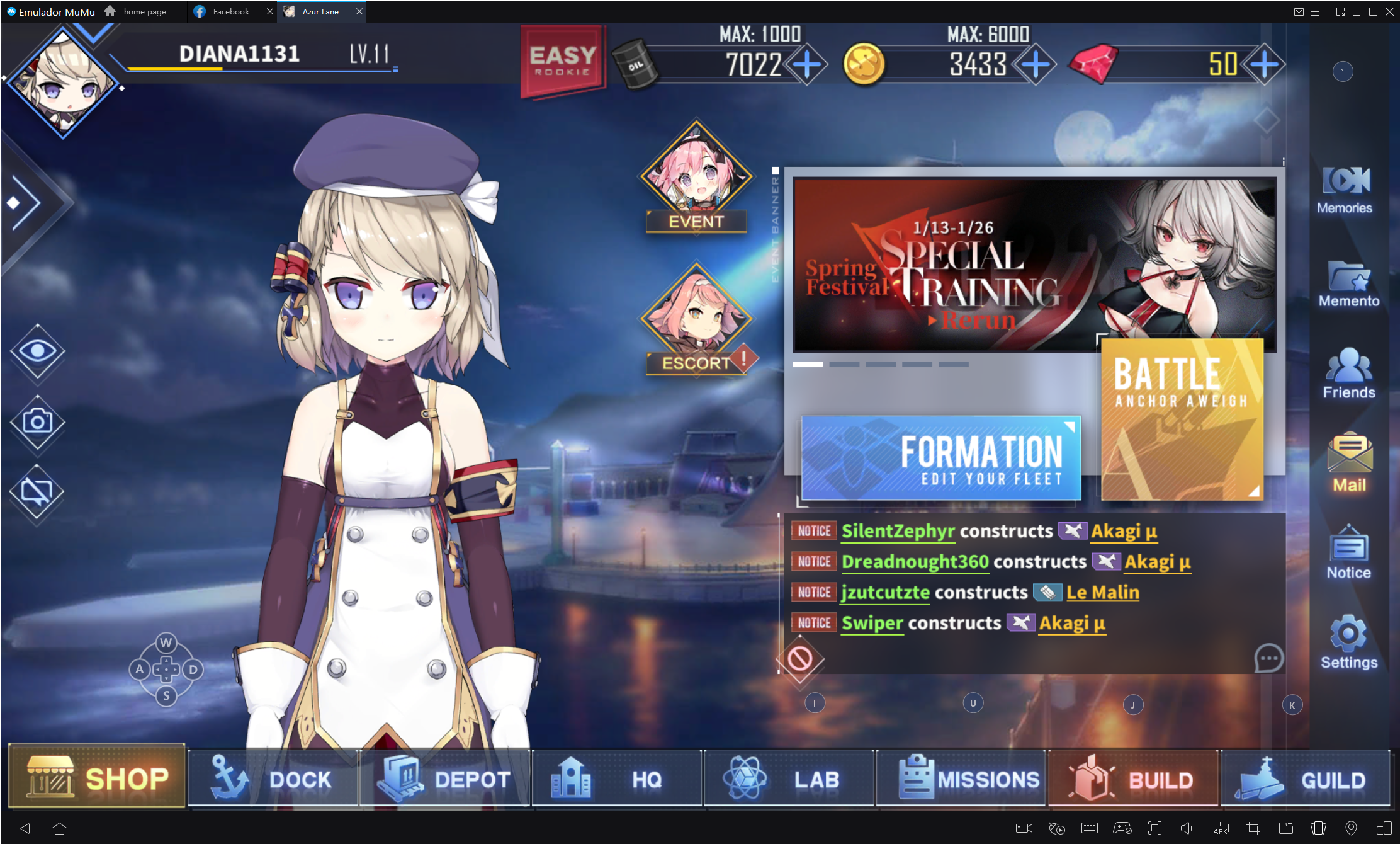Close the Azur Lane emulator tab
Image resolution: width=1400 pixels, height=844 pixels.
(359, 11)
